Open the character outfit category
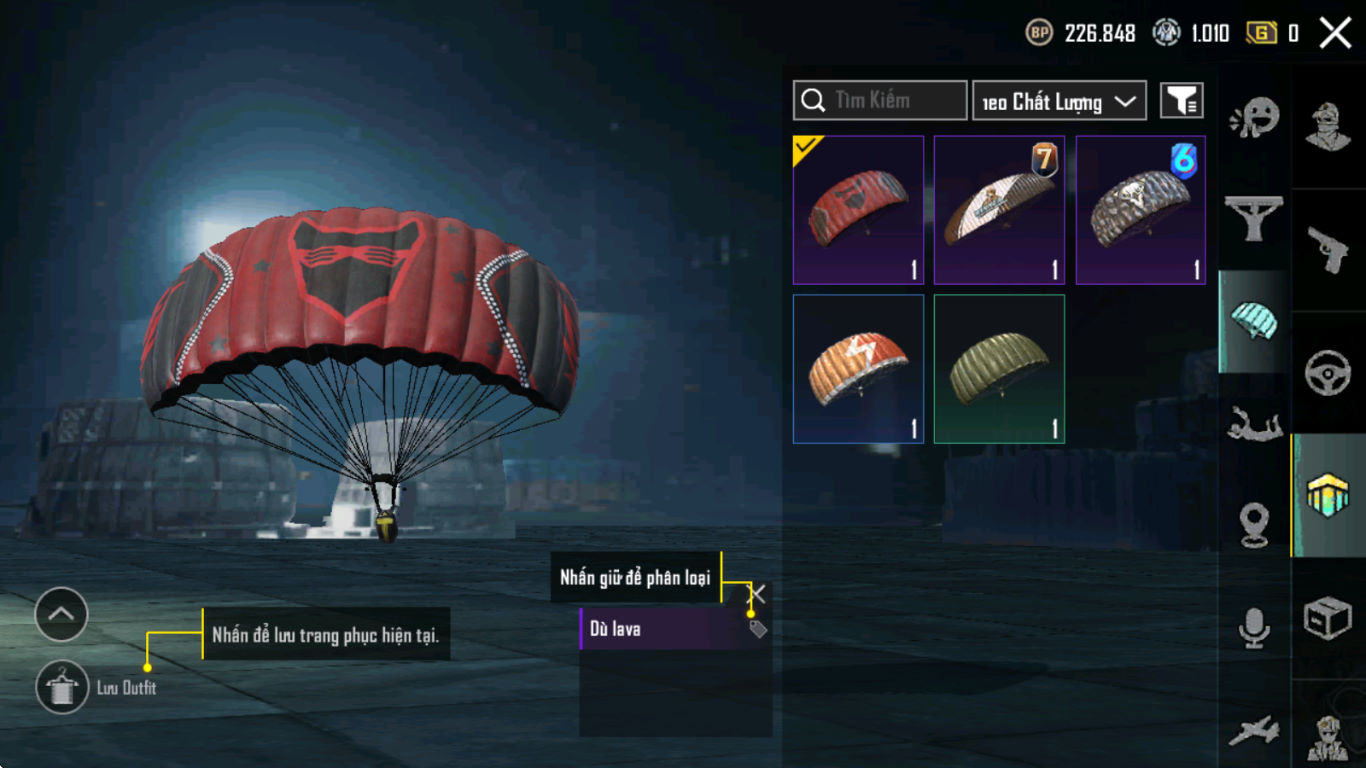 1329,125
